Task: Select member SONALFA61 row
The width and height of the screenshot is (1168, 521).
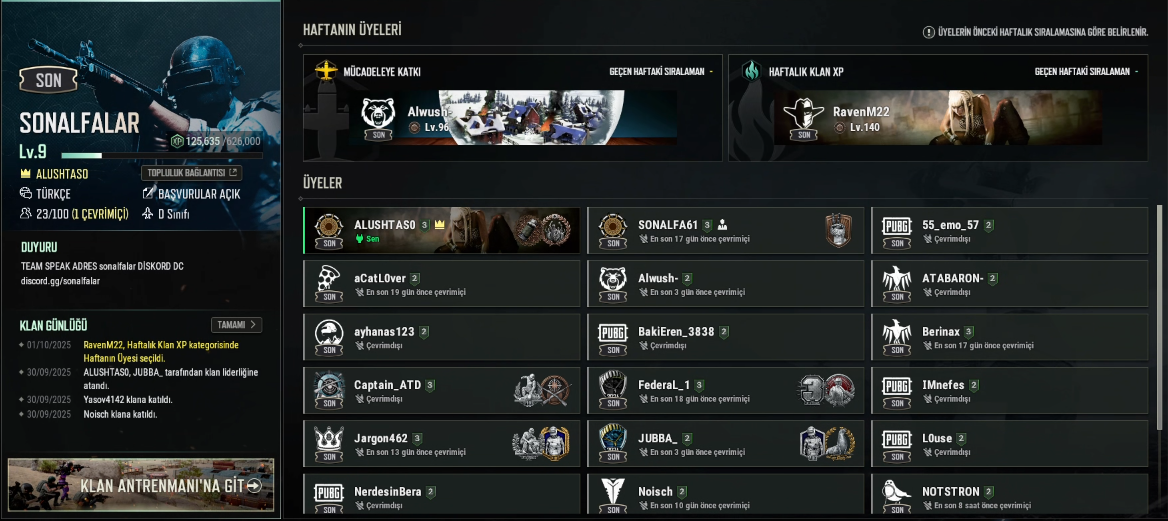Action: pos(725,230)
